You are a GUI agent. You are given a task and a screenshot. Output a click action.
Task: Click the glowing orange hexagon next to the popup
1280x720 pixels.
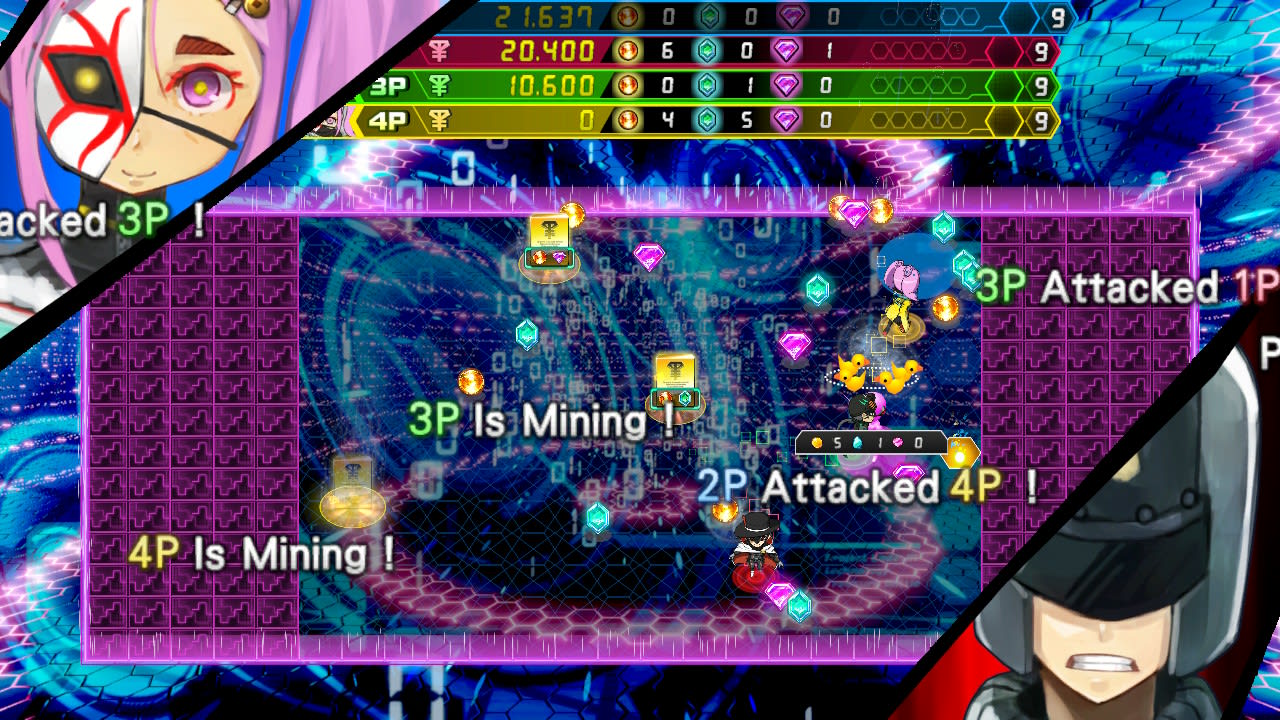point(961,452)
